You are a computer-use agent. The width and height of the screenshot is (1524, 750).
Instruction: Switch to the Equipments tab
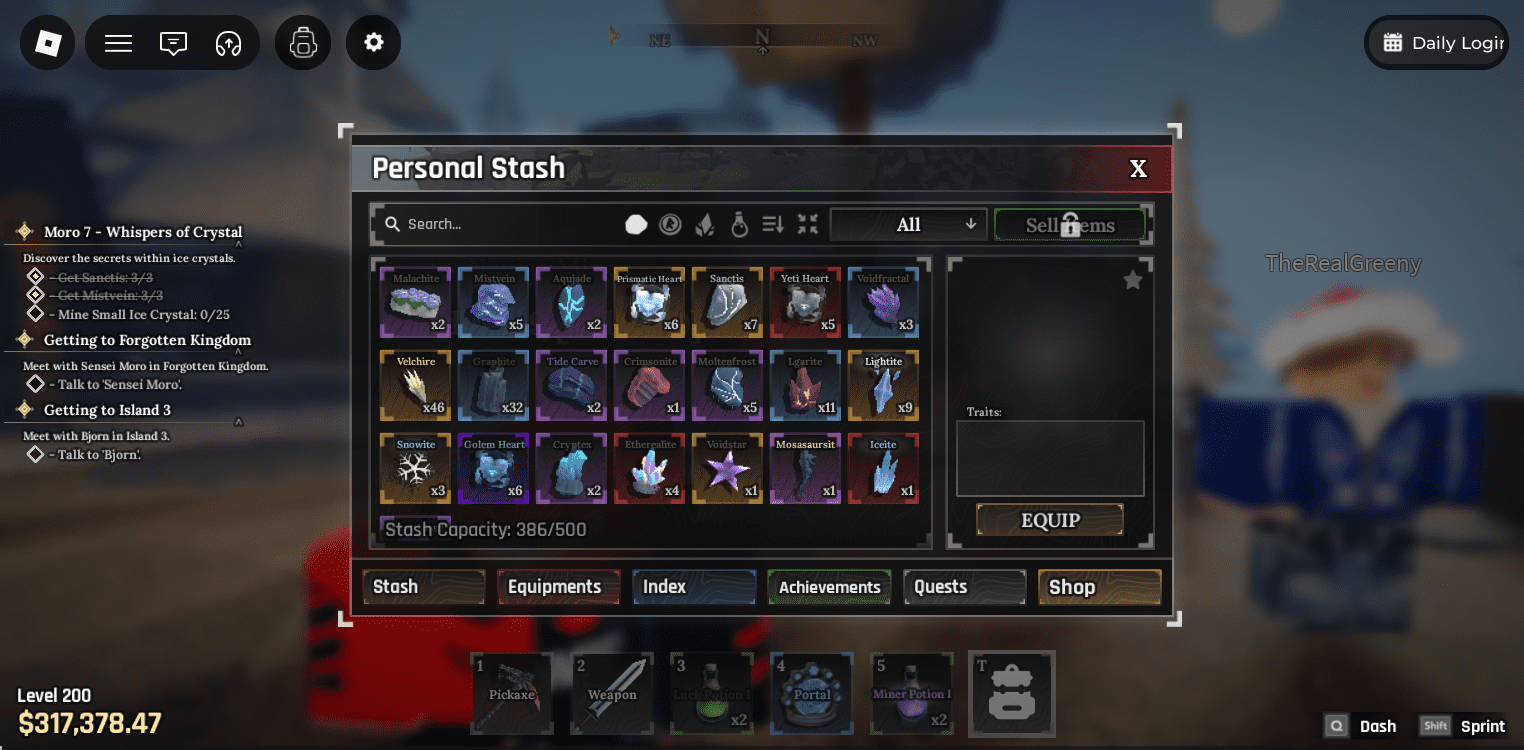[x=558, y=587]
